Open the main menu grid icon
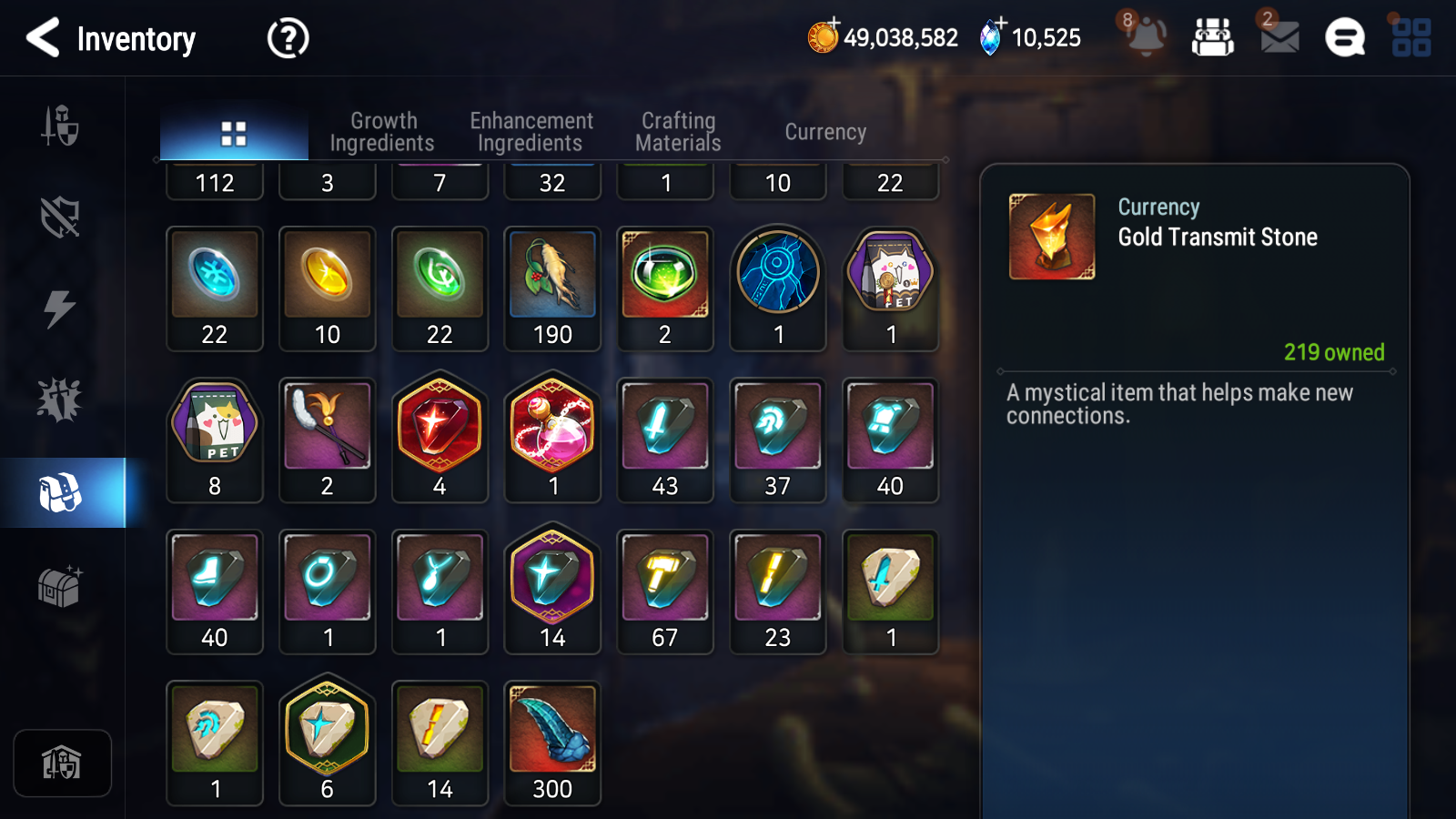The height and width of the screenshot is (819, 1456). pyautogui.click(x=1413, y=38)
